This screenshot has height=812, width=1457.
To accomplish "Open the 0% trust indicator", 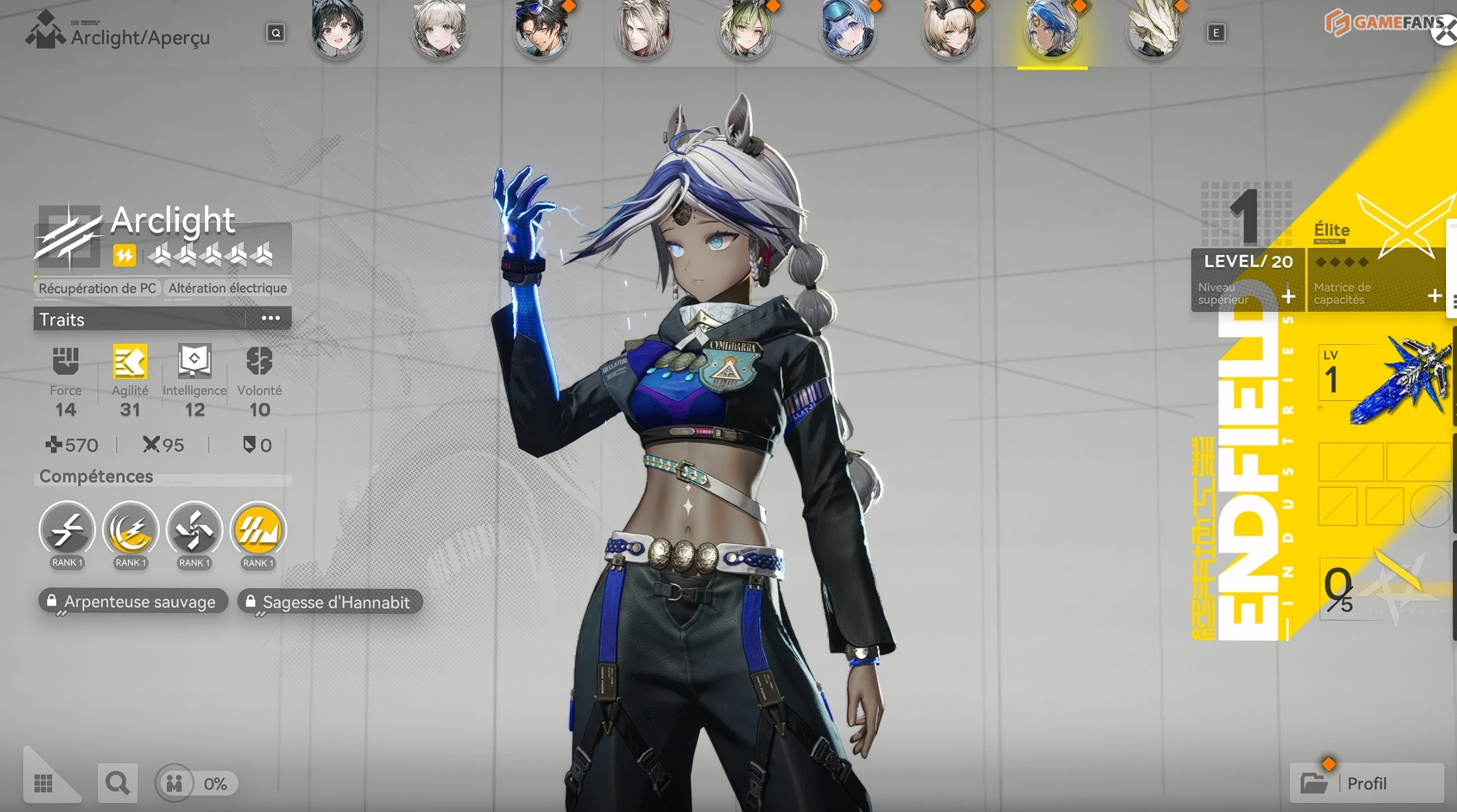I will 197,783.
